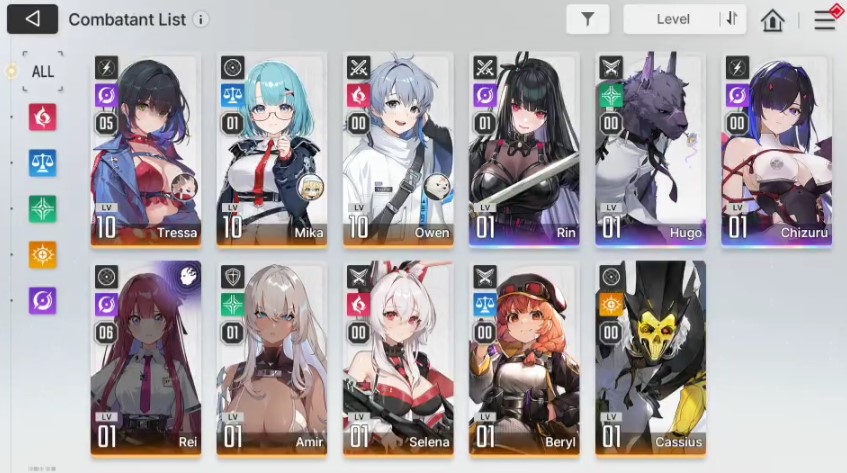The image size is (847, 473).
Task: Open the Level sort dropdown
Action: coord(673,19)
